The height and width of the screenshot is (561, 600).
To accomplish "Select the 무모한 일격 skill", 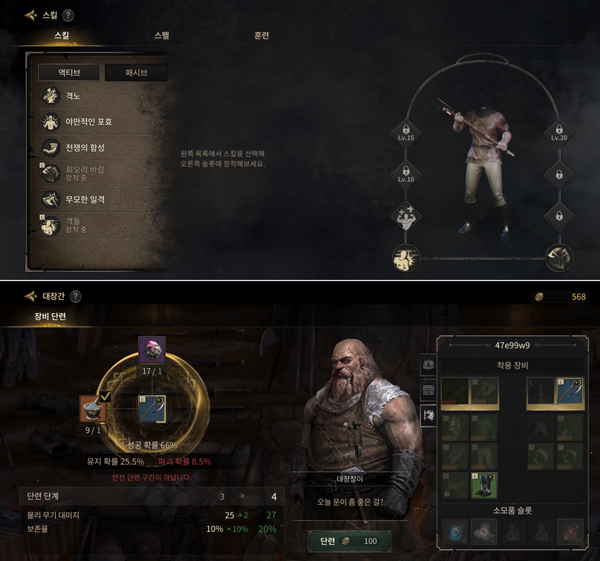I will (x=84, y=199).
